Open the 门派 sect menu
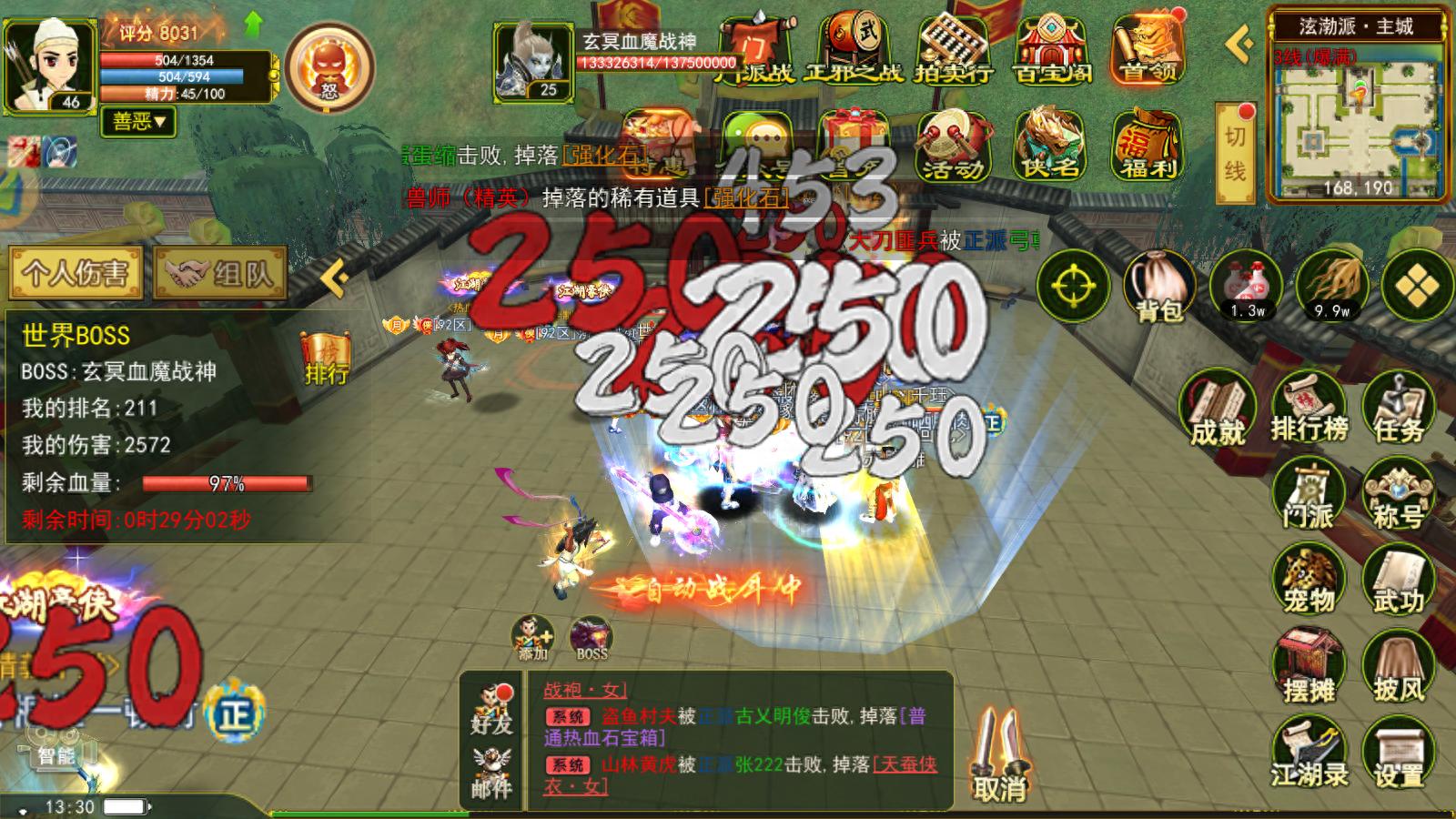 (x=1309, y=495)
